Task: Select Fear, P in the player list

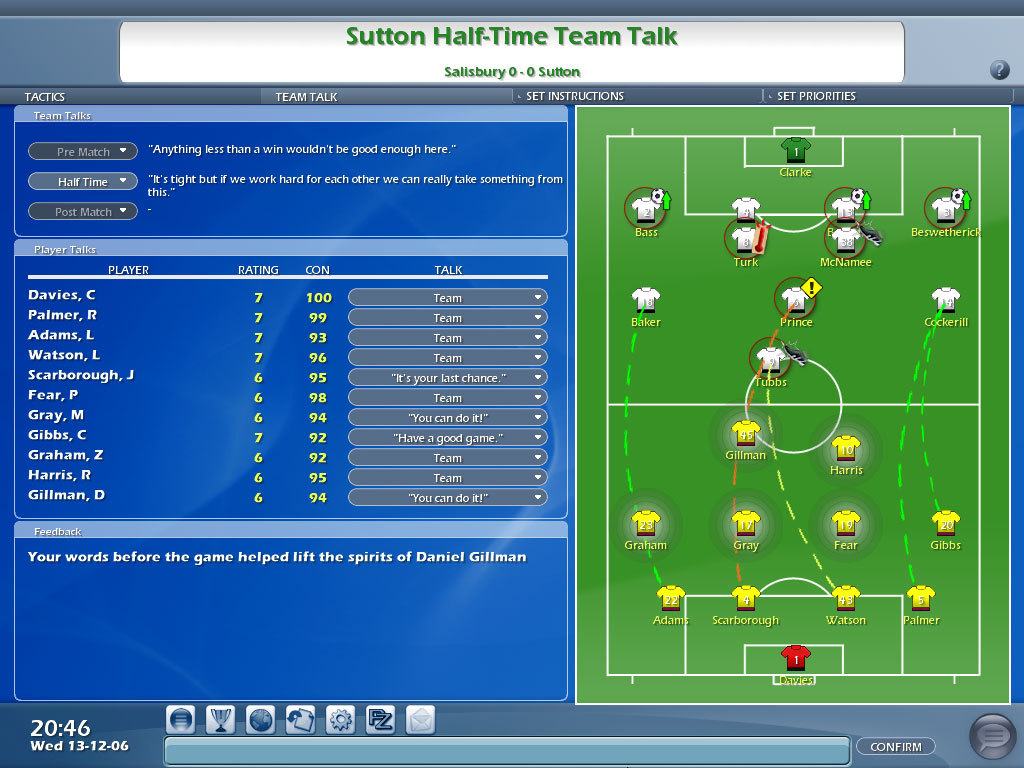Action: click(x=53, y=396)
